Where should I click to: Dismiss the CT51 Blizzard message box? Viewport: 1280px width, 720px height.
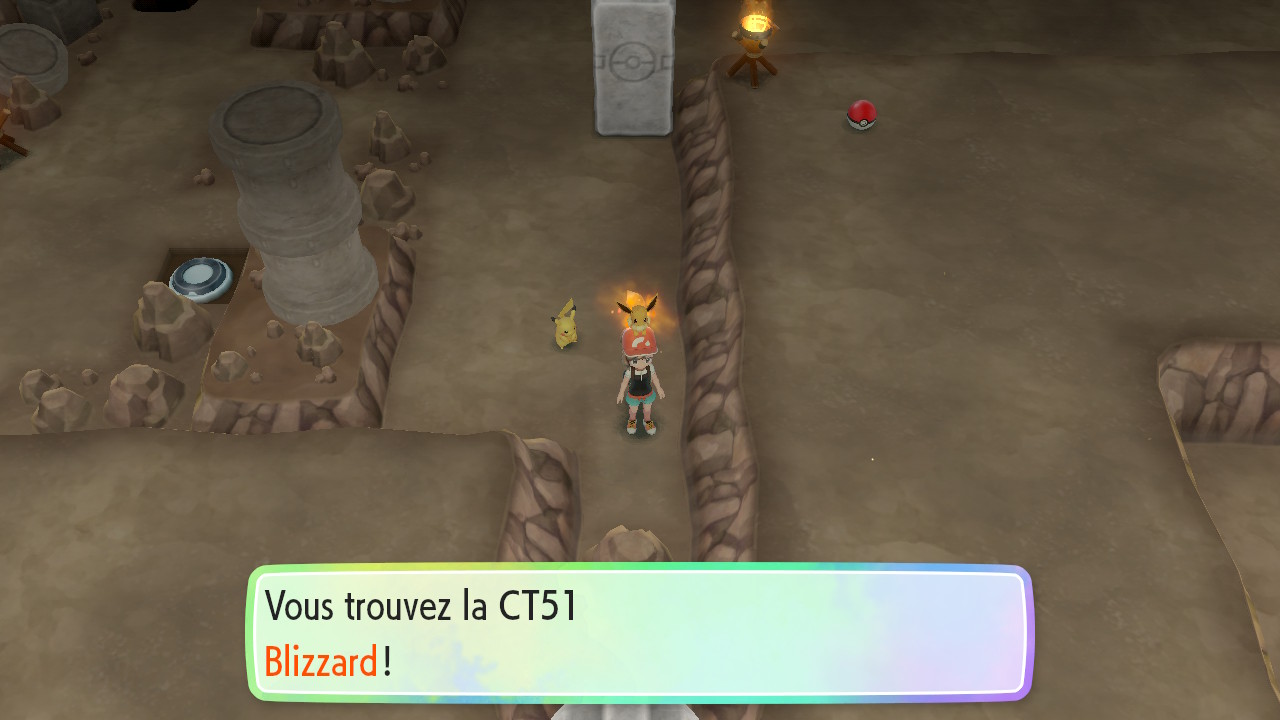click(x=640, y=632)
